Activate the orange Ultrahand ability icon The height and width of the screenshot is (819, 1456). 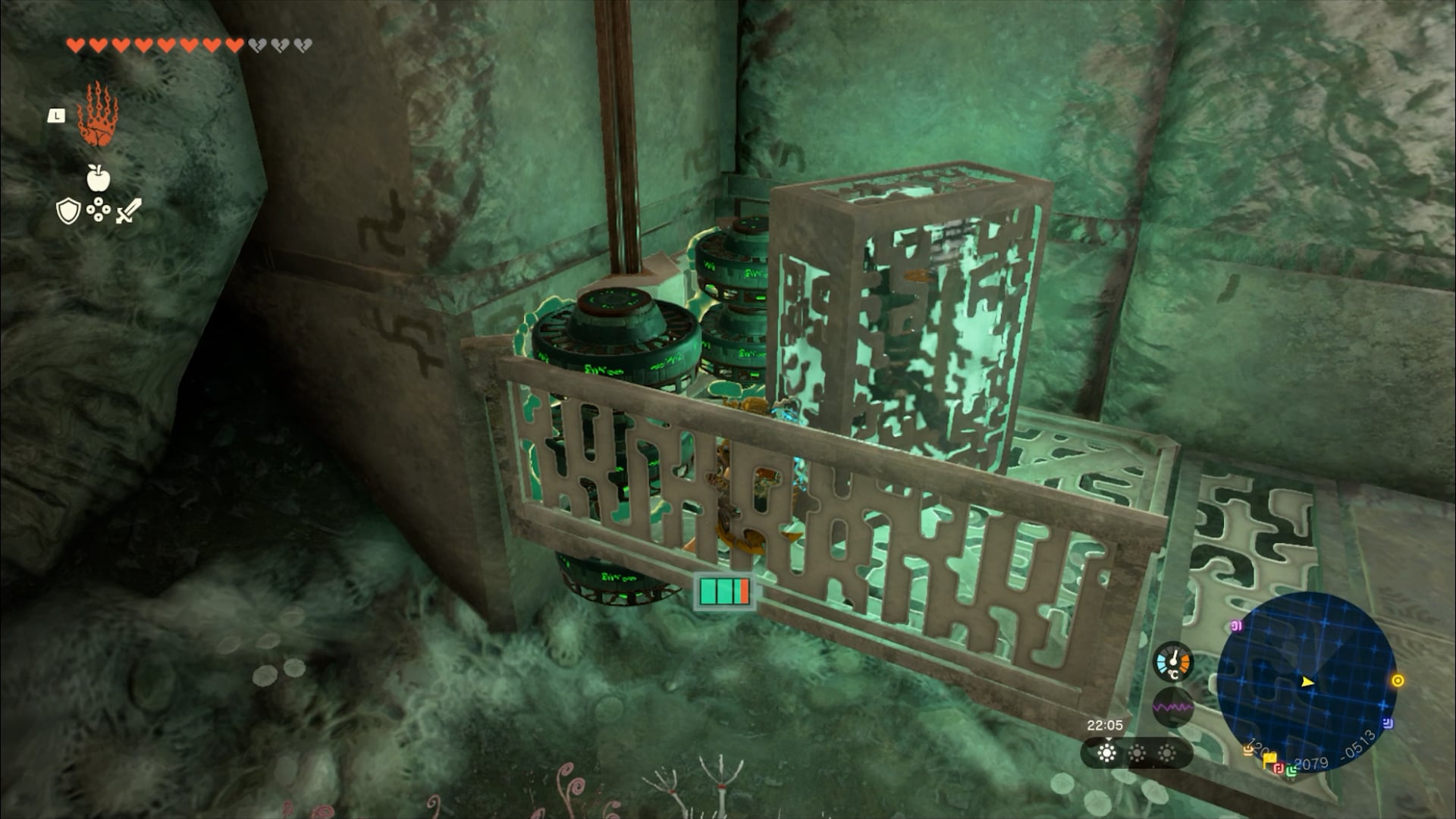[x=98, y=115]
